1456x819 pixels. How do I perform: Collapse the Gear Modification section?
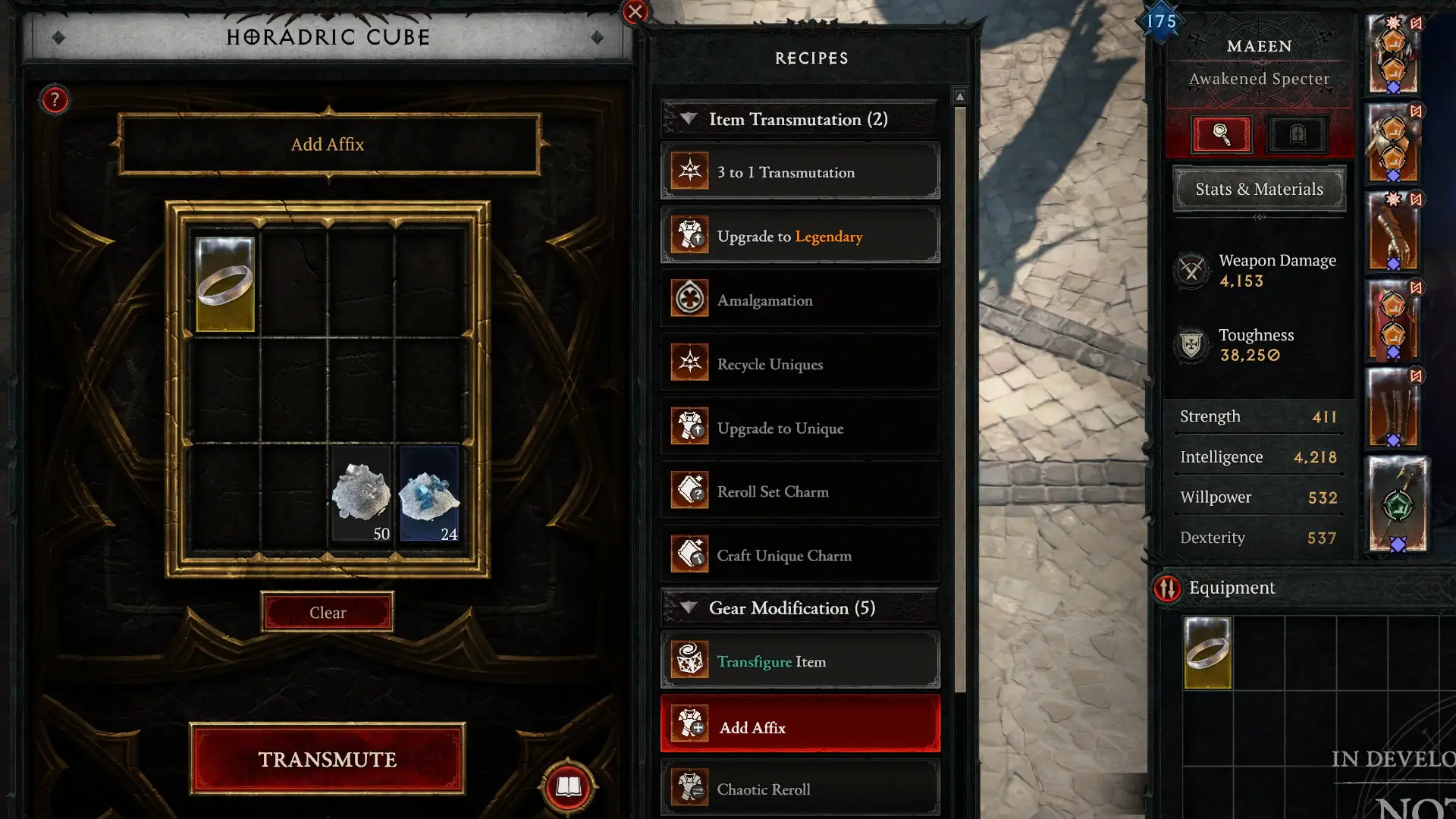pyautogui.click(x=689, y=607)
